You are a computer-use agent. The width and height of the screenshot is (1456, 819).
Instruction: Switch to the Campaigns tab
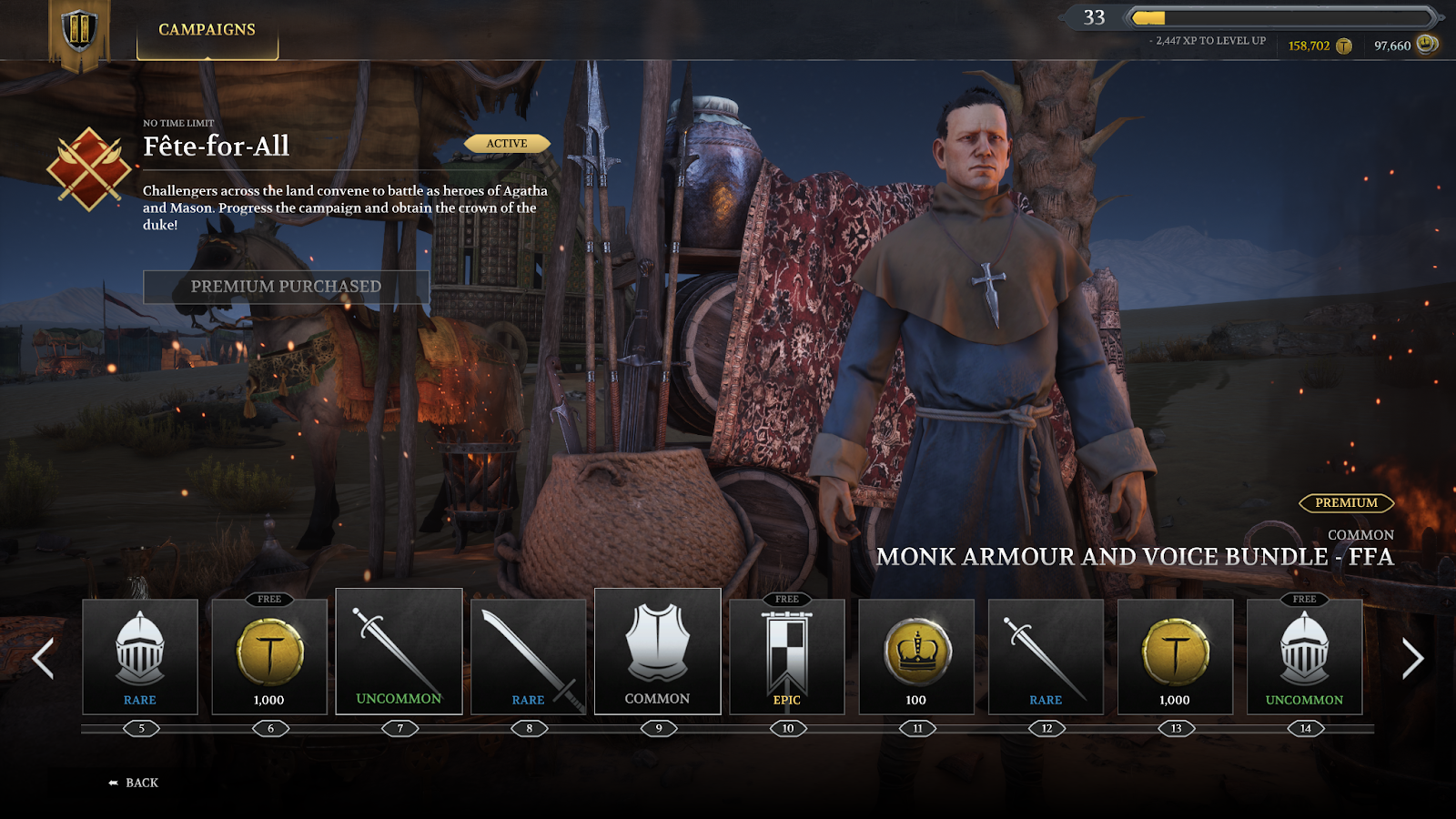pos(206,27)
